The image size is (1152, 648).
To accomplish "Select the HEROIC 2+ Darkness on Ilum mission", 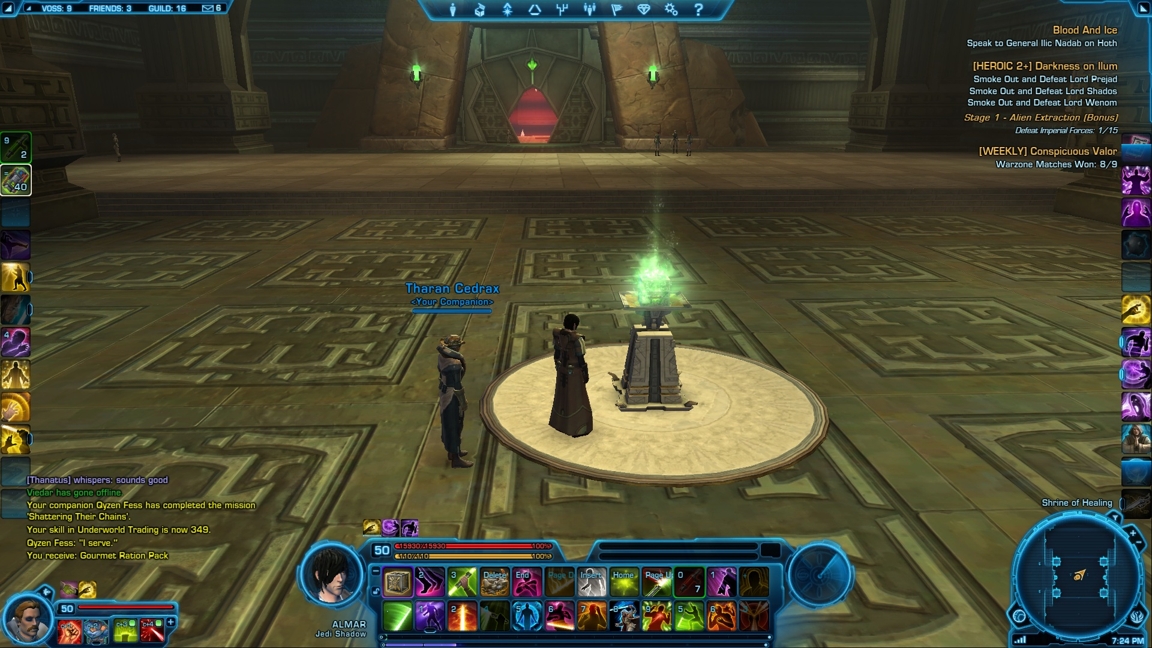I will 1044,66.
